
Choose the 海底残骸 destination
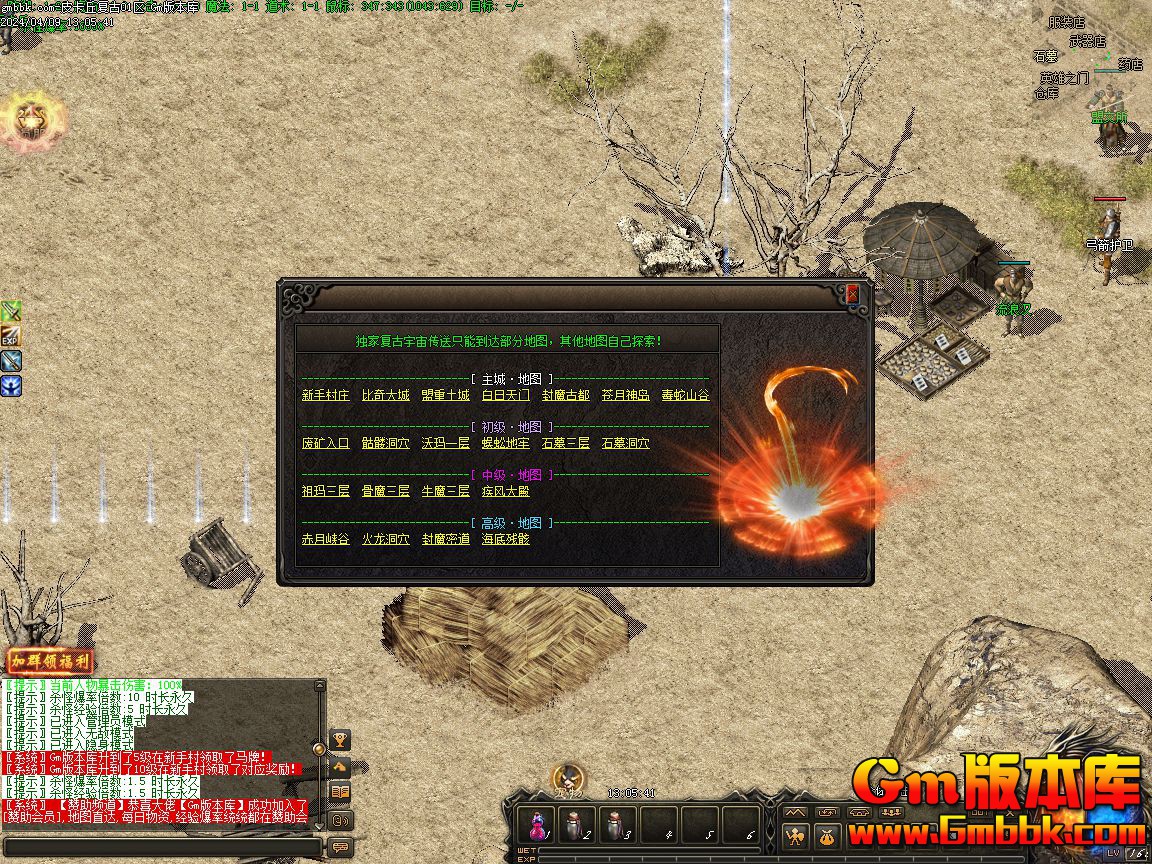(506, 539)
